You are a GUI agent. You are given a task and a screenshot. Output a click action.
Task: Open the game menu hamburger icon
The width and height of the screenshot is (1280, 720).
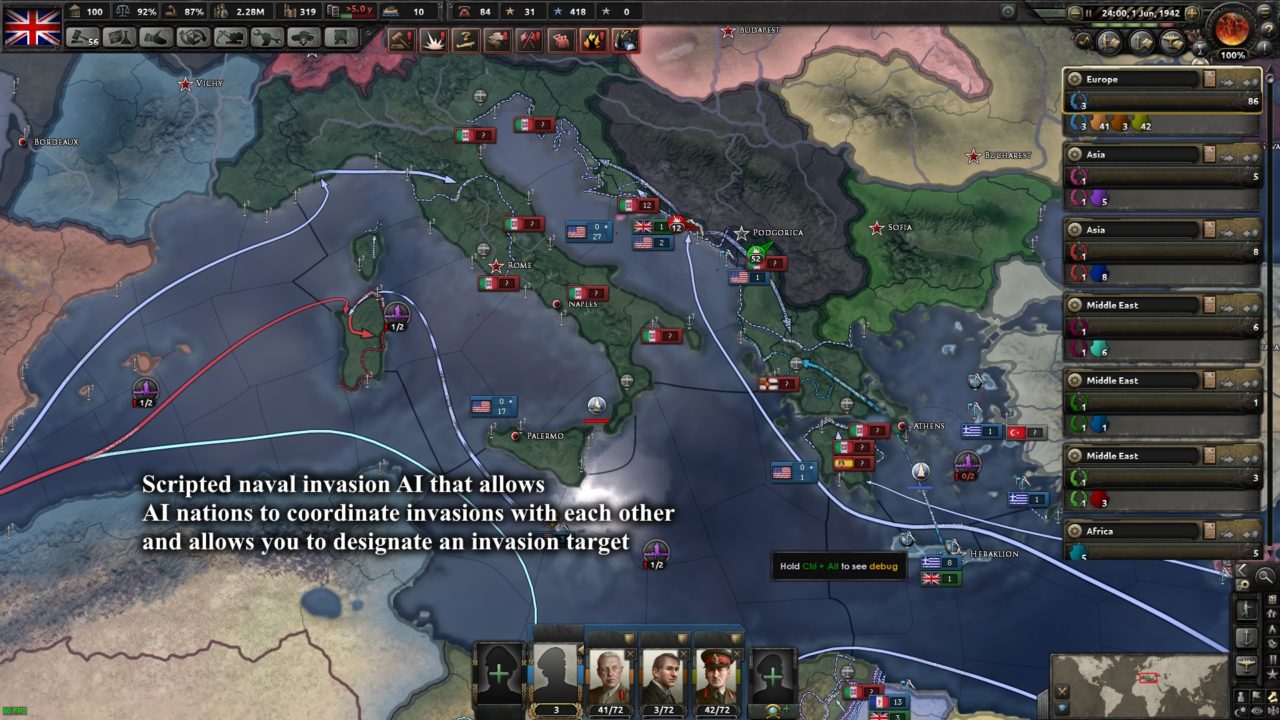[1264, 12]
